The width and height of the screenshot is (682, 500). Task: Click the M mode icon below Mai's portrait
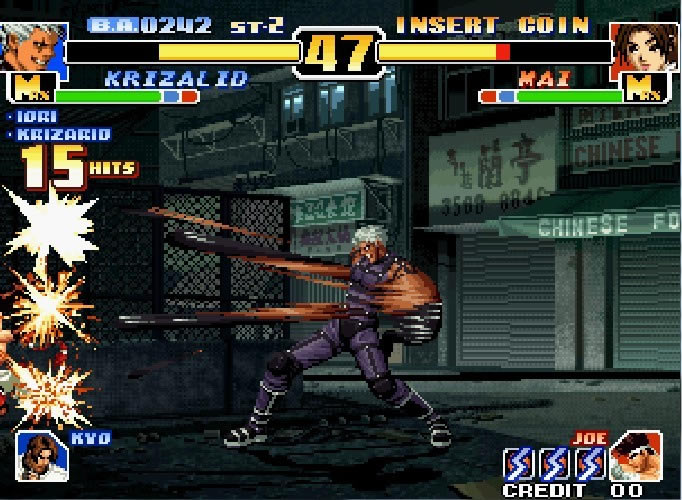(x=643, y=90)
